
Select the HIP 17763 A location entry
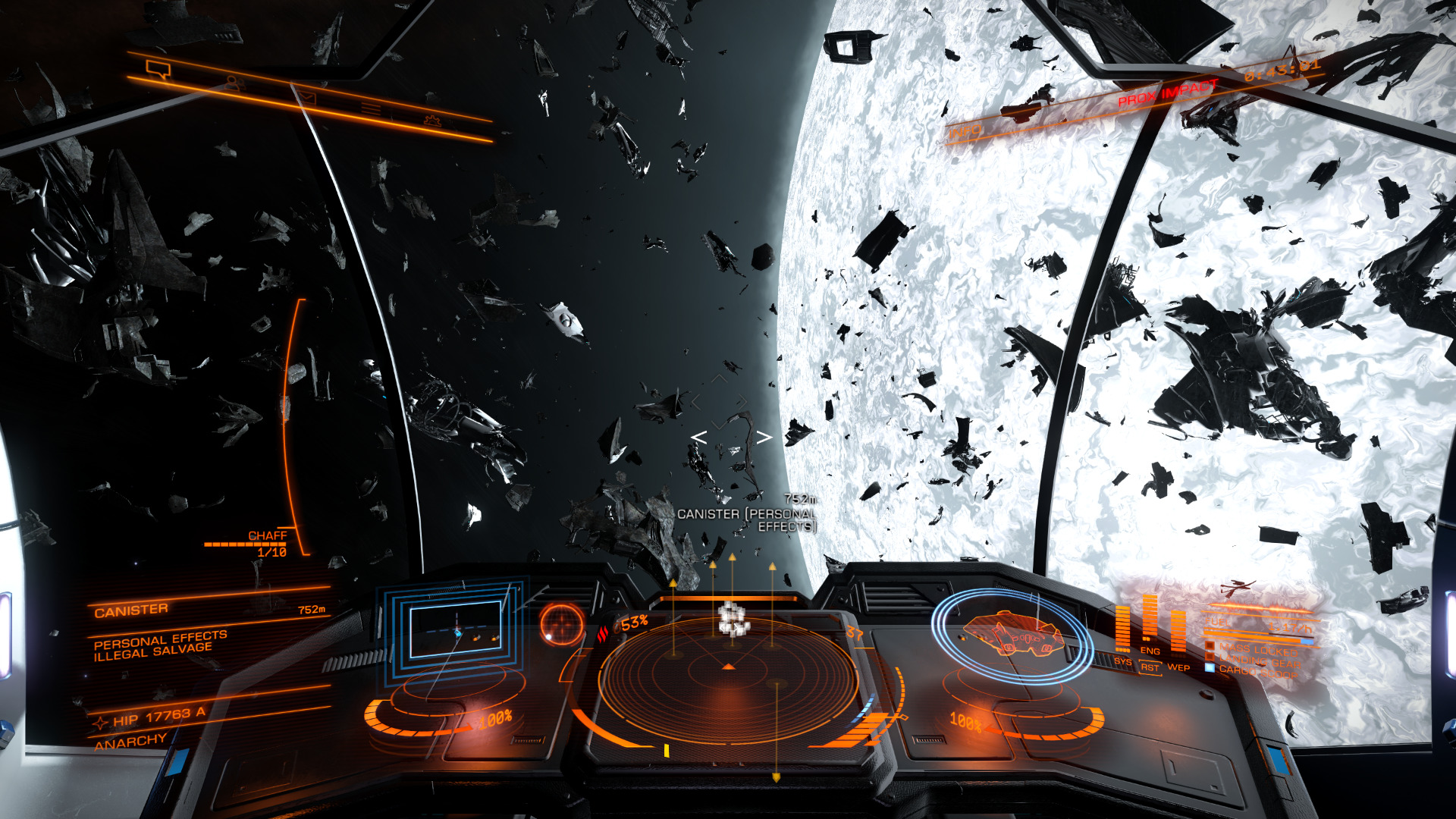pyautogui.click(x=158, y=717)
